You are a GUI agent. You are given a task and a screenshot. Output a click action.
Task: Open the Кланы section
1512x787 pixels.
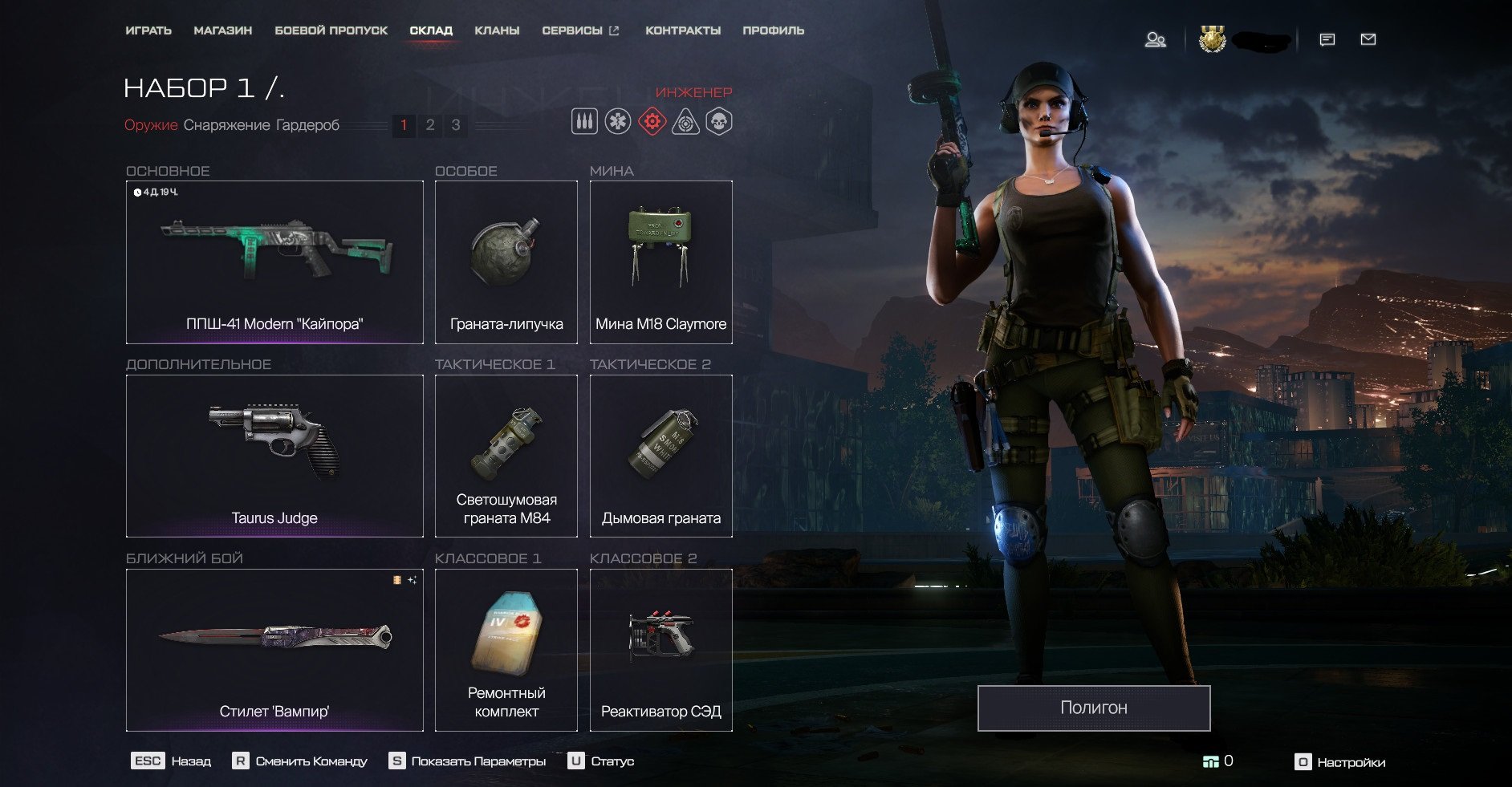click(x=497, y=30)
